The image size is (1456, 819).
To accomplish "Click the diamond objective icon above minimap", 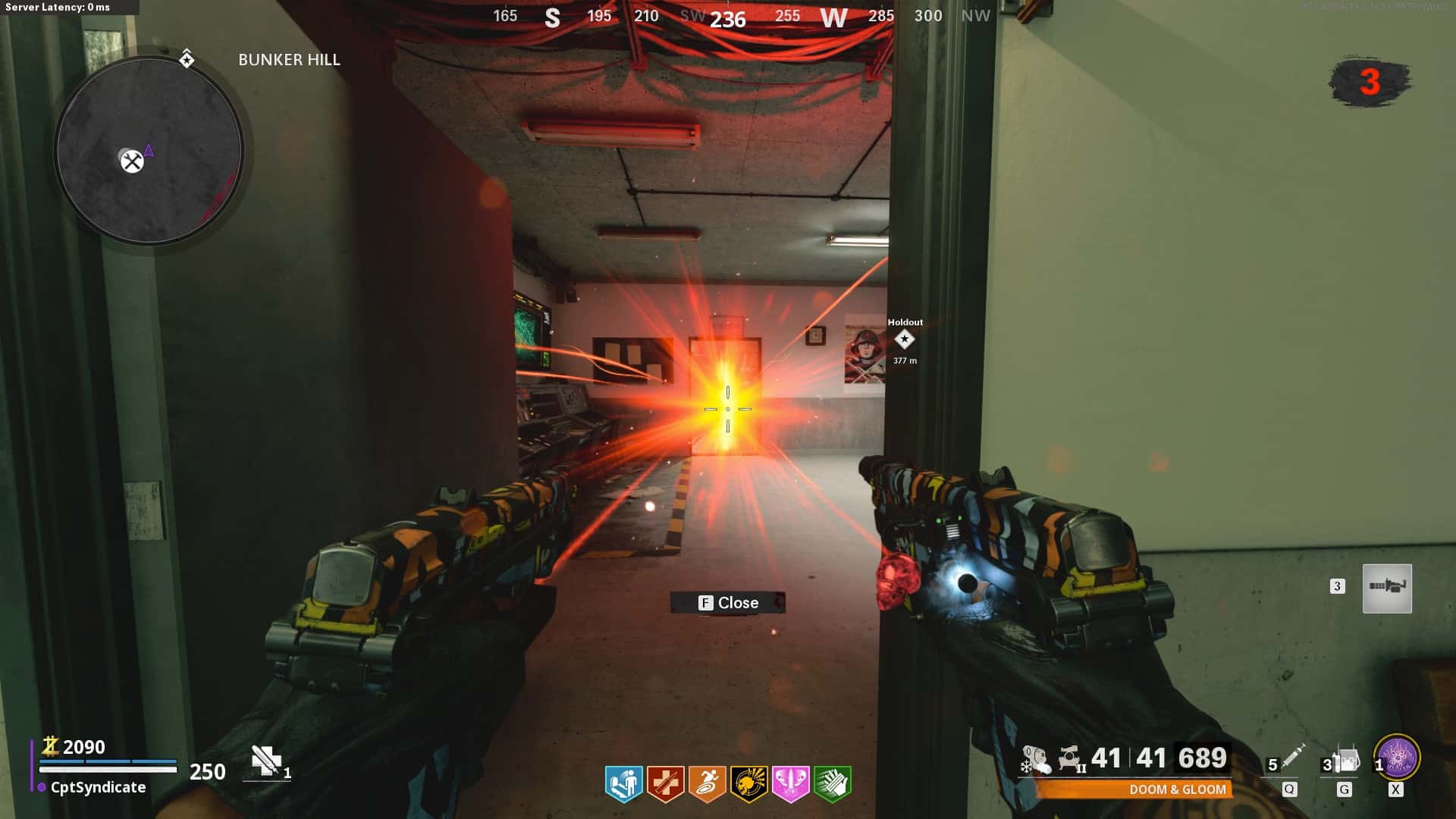I will click(187, 59).
